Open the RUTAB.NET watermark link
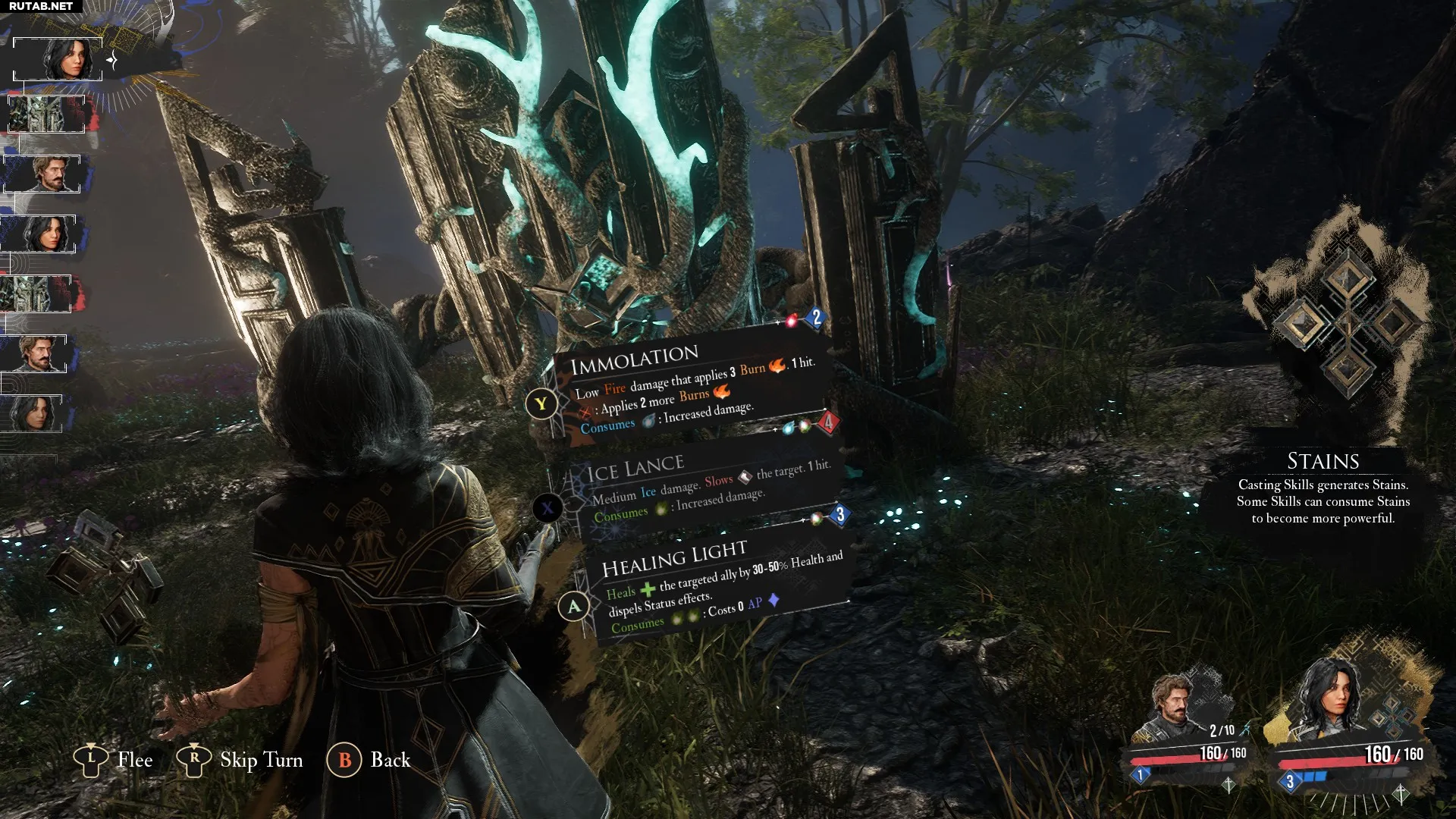Screen dimensions: 1456x819 tap(41, 6)
